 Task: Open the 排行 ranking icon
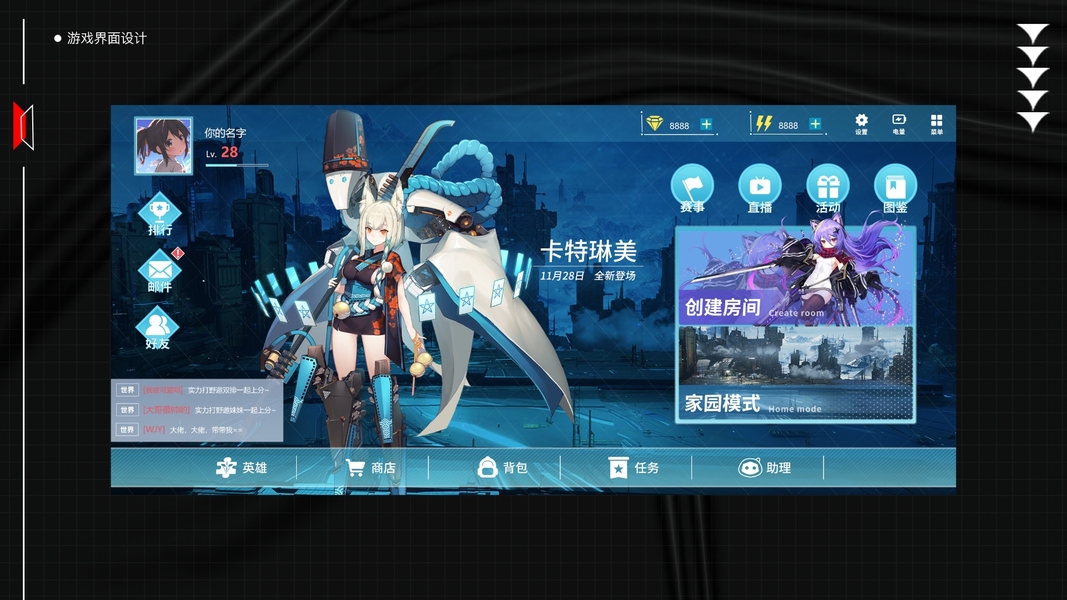click(159, 213)
